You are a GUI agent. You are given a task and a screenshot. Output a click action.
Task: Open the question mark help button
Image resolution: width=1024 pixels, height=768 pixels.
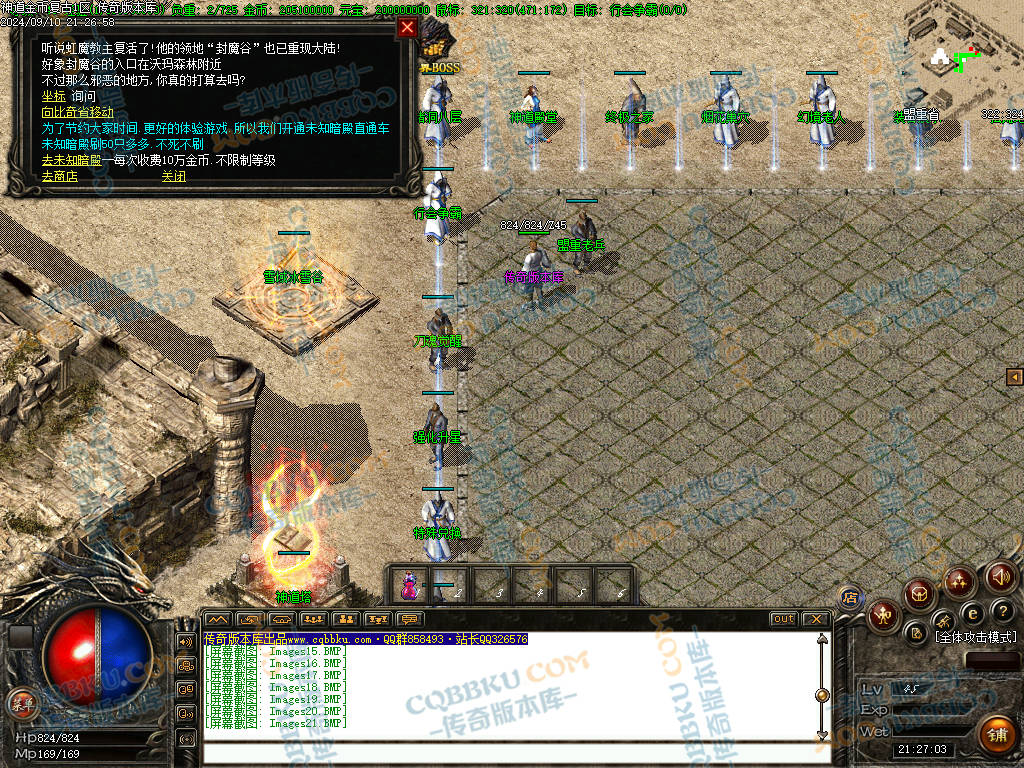coord(1004,610)
